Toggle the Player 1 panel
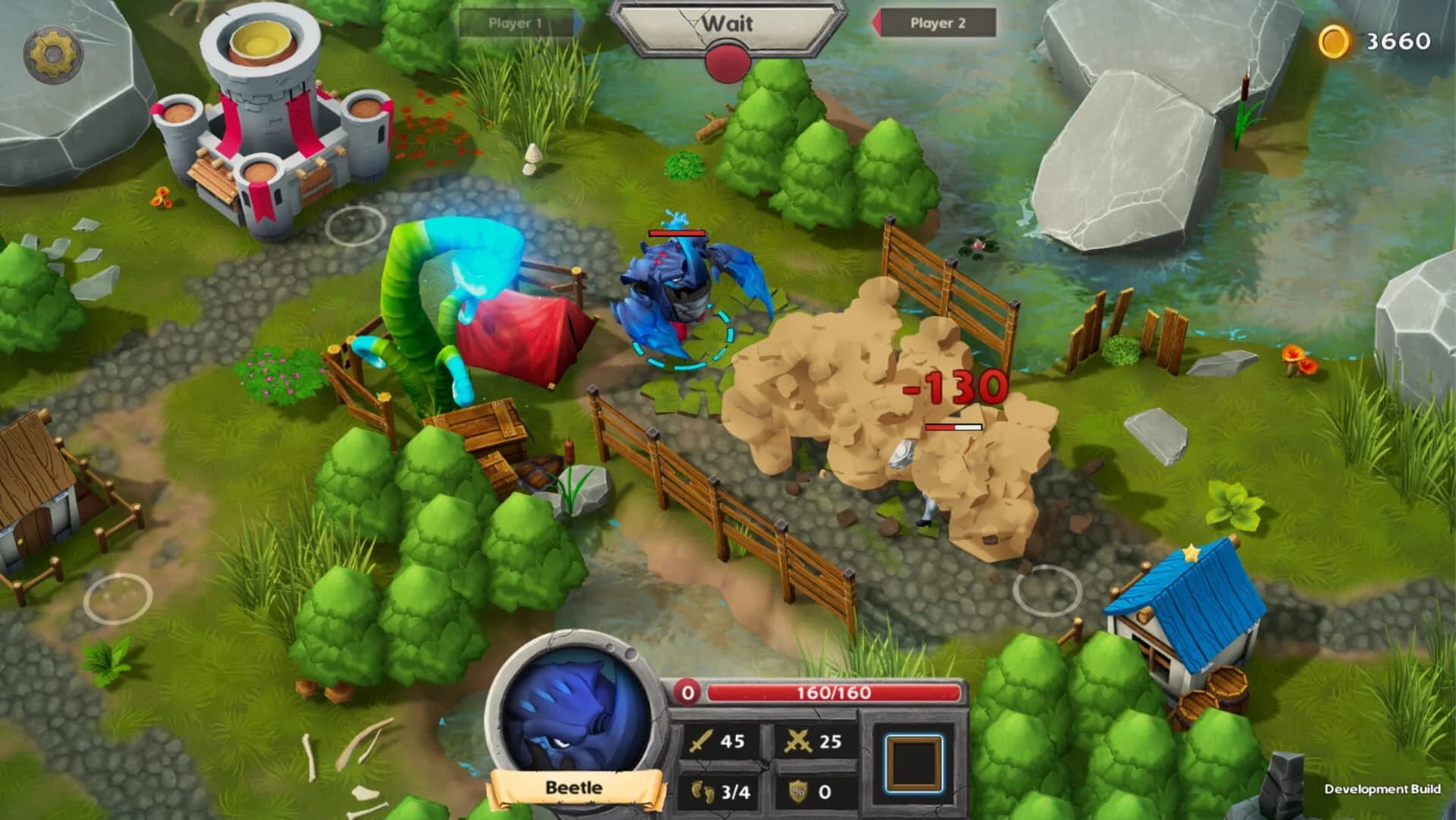This screenshot has width=1456, height=820. pyautogui.click(x=516, y=23)
